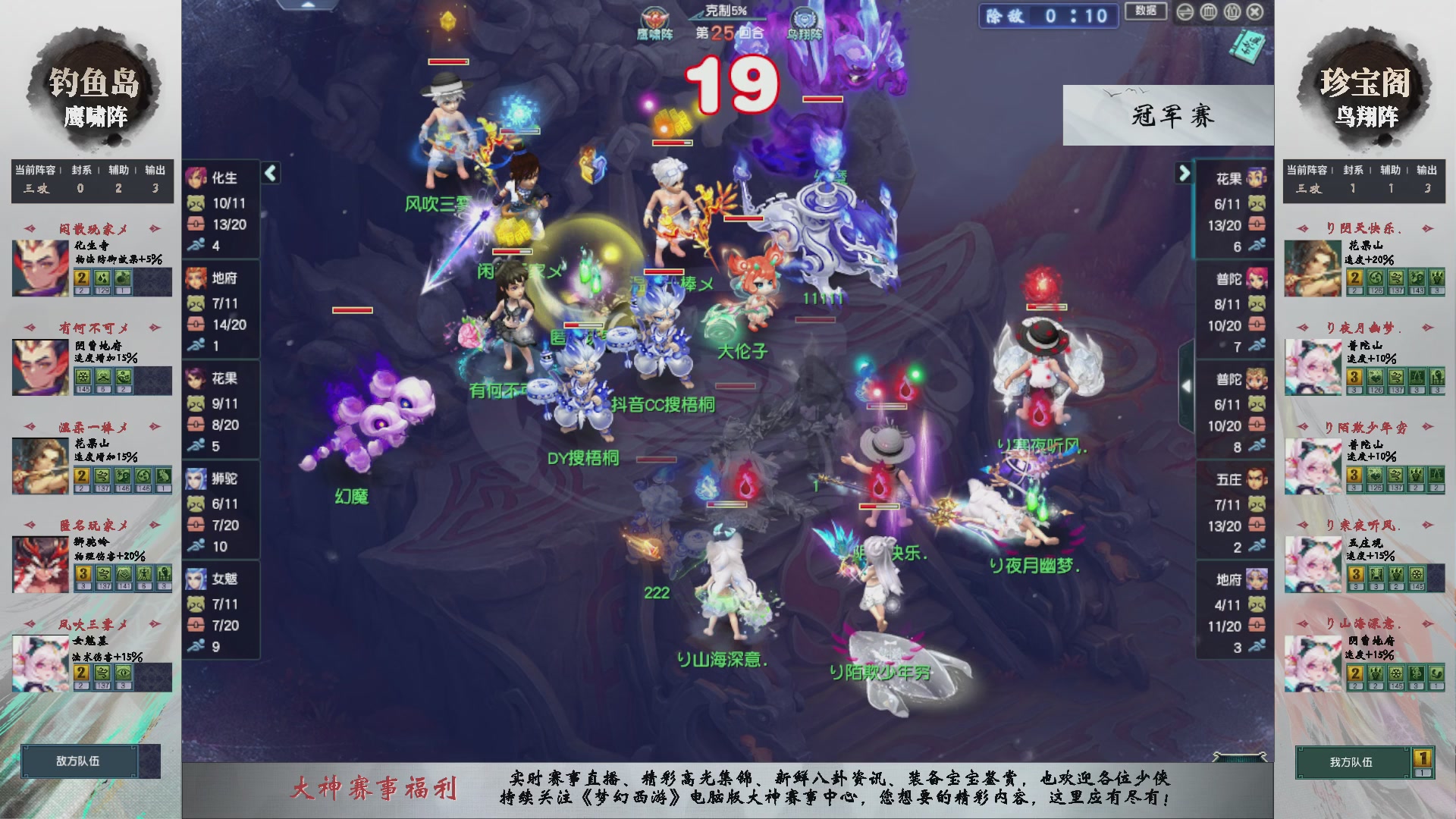The image size is (1456, 819).
Task: Click the 敌方队伍 enemy team button
Action: [x=80, y=761]
